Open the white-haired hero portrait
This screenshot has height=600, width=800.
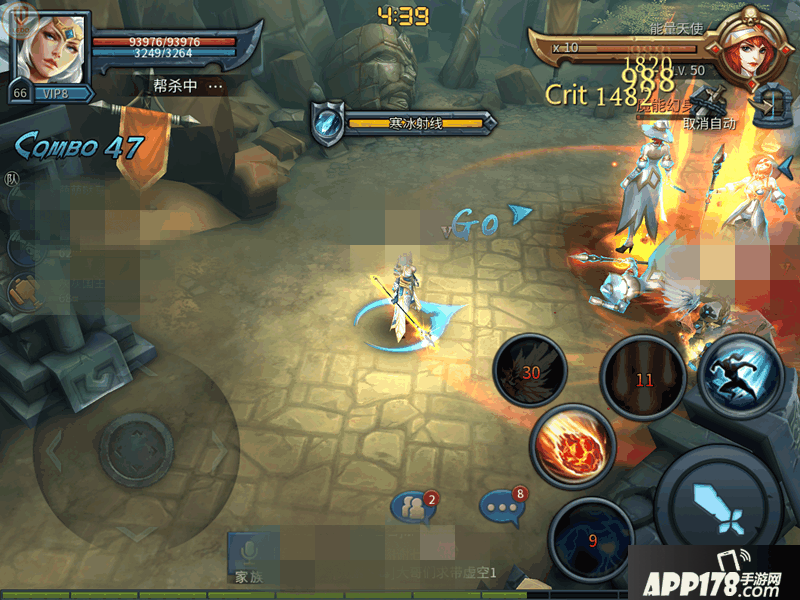point(52,47)
